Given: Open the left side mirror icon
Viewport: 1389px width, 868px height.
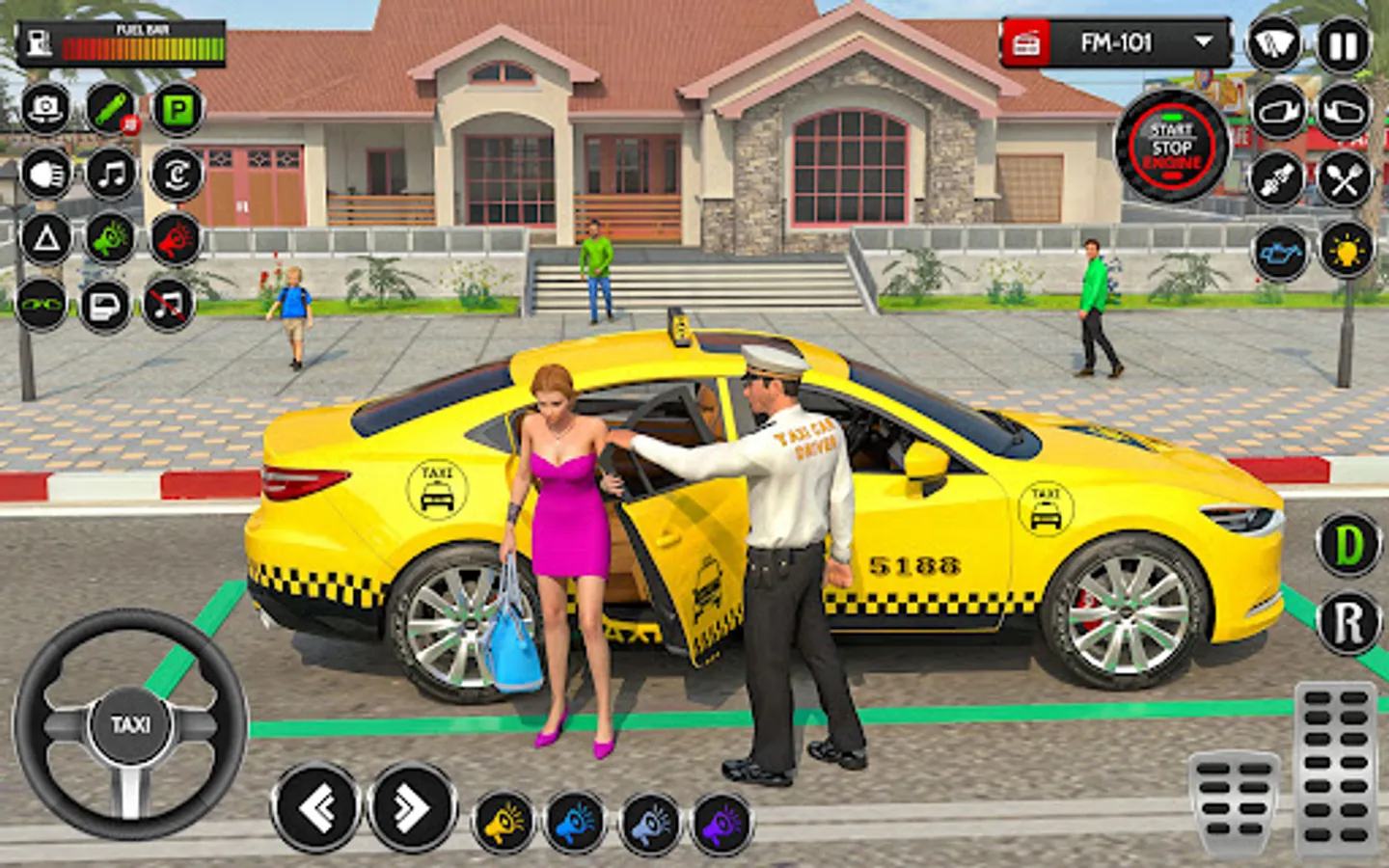Looking at the screenshot, I should 1277,114.
